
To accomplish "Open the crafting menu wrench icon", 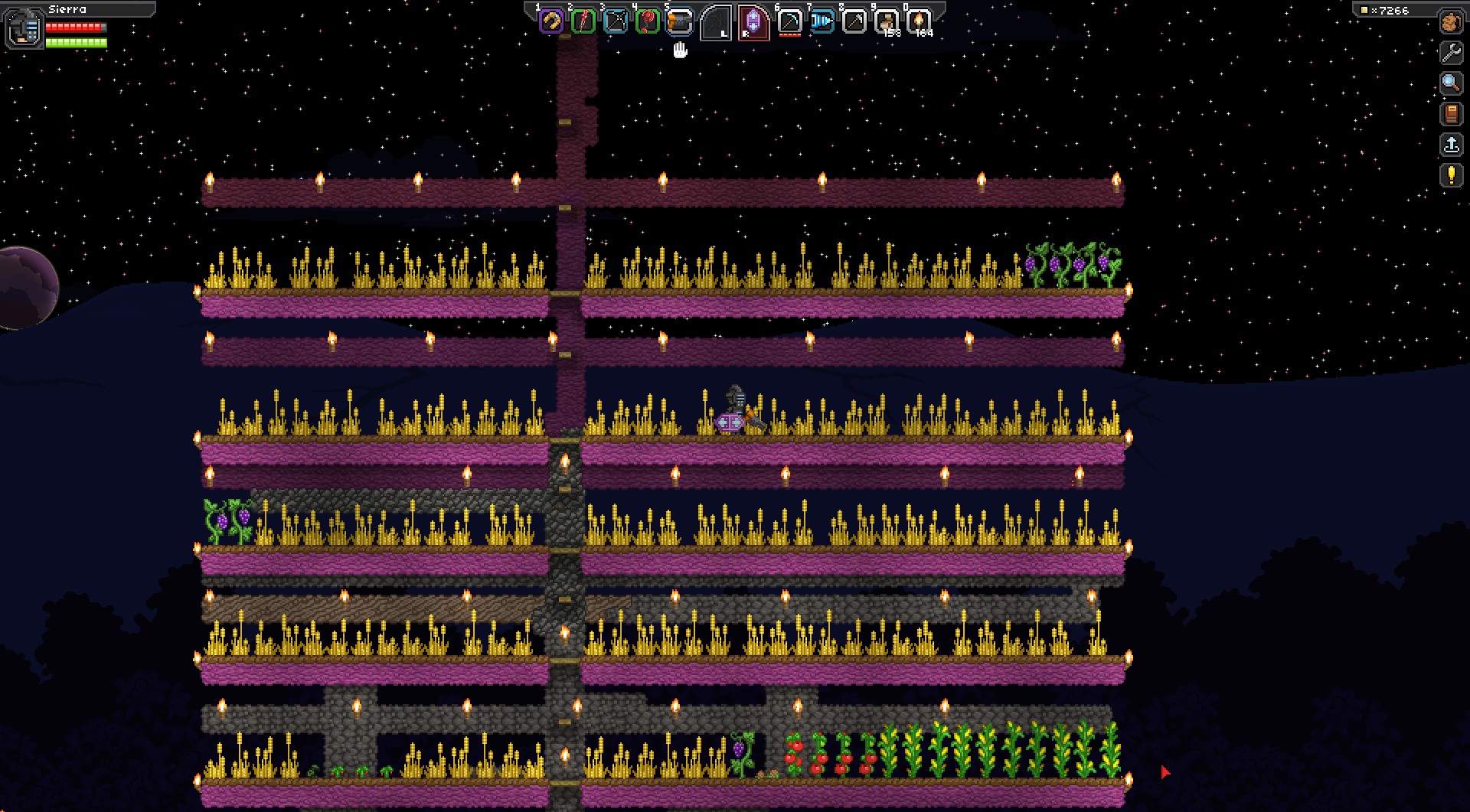I will click(1451, 53).
